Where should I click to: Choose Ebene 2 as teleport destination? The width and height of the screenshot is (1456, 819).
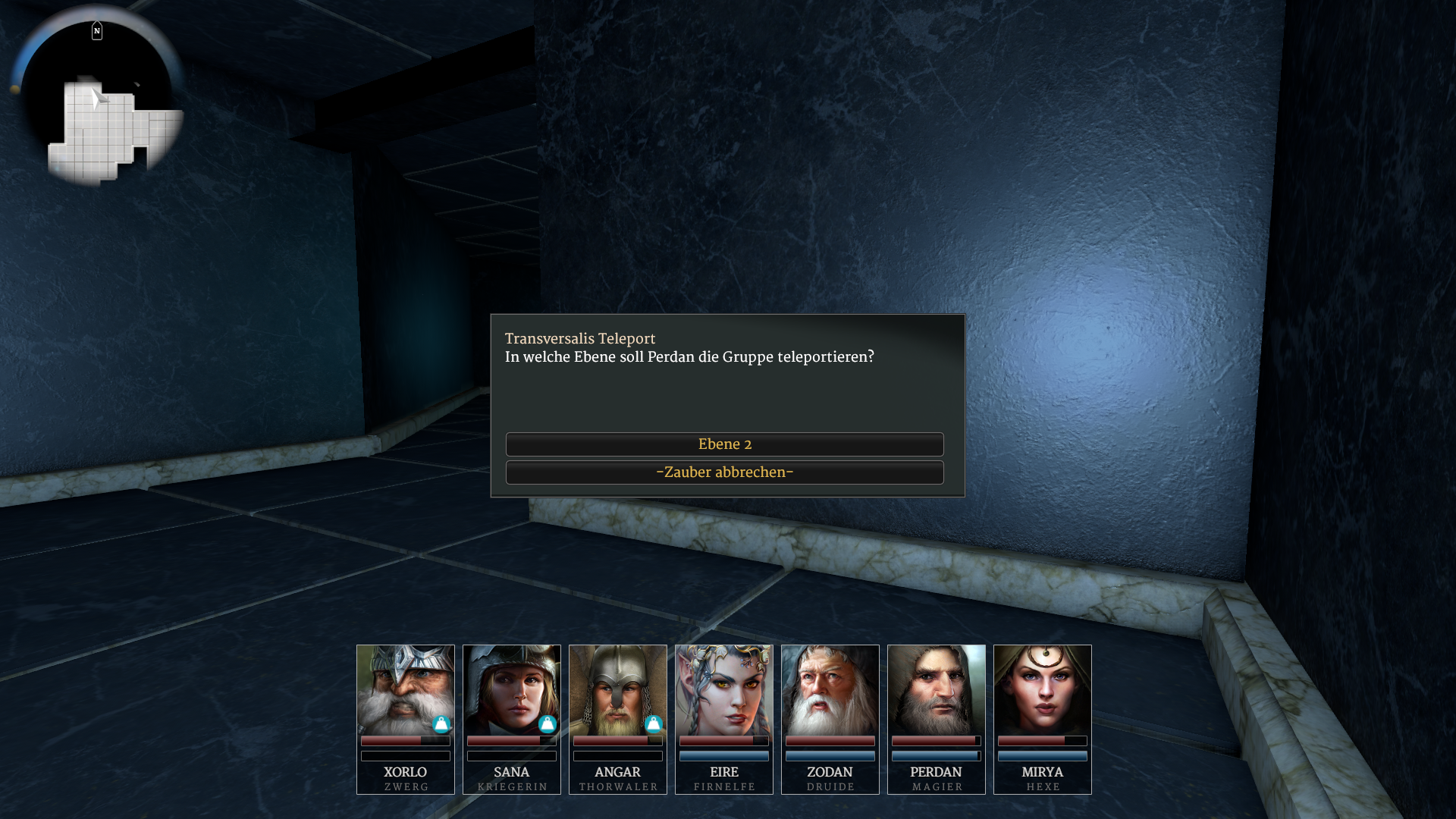(724, 444)
